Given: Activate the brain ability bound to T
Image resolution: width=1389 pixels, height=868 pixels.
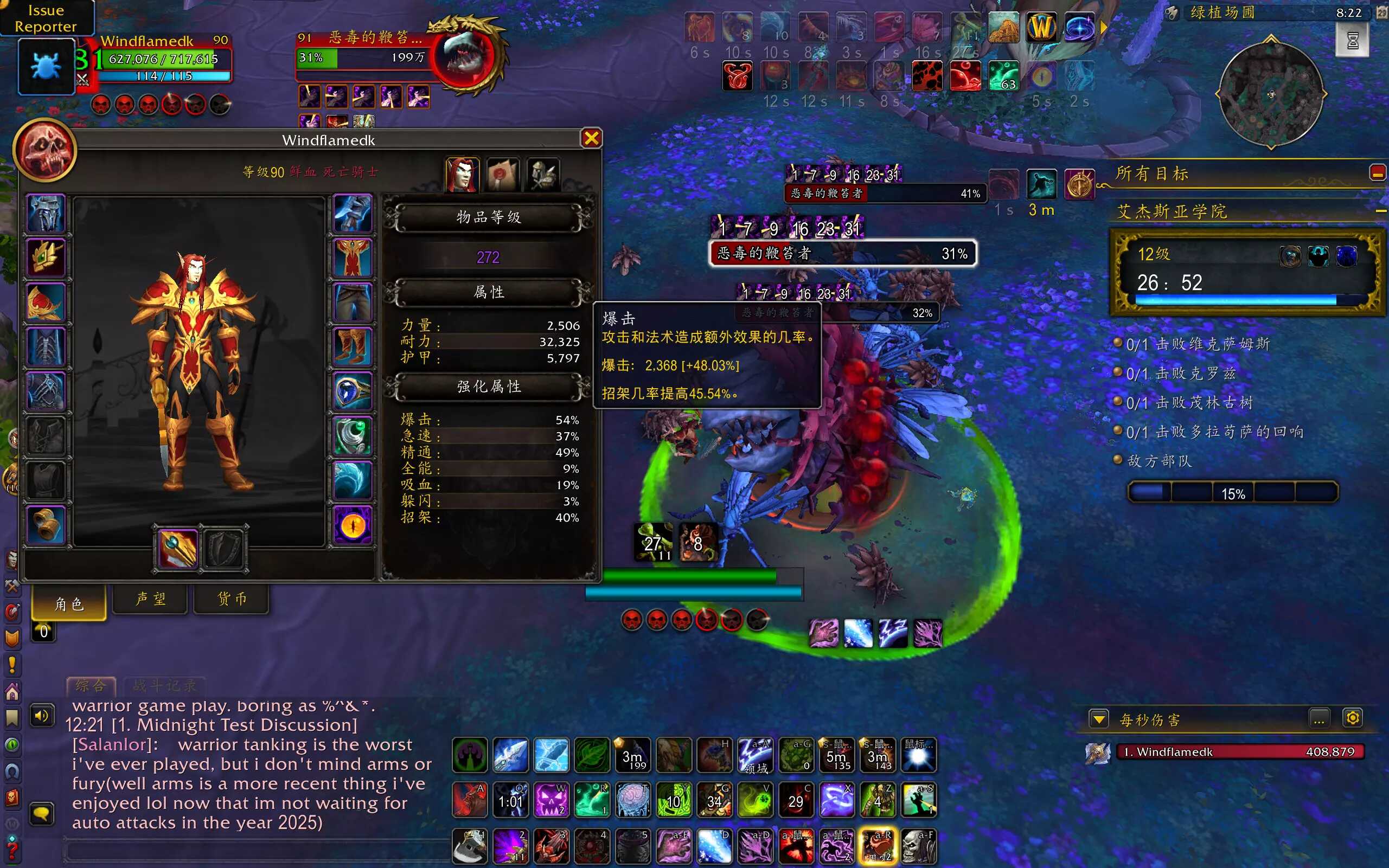Looking at the screenshot, I should (632, 800).
